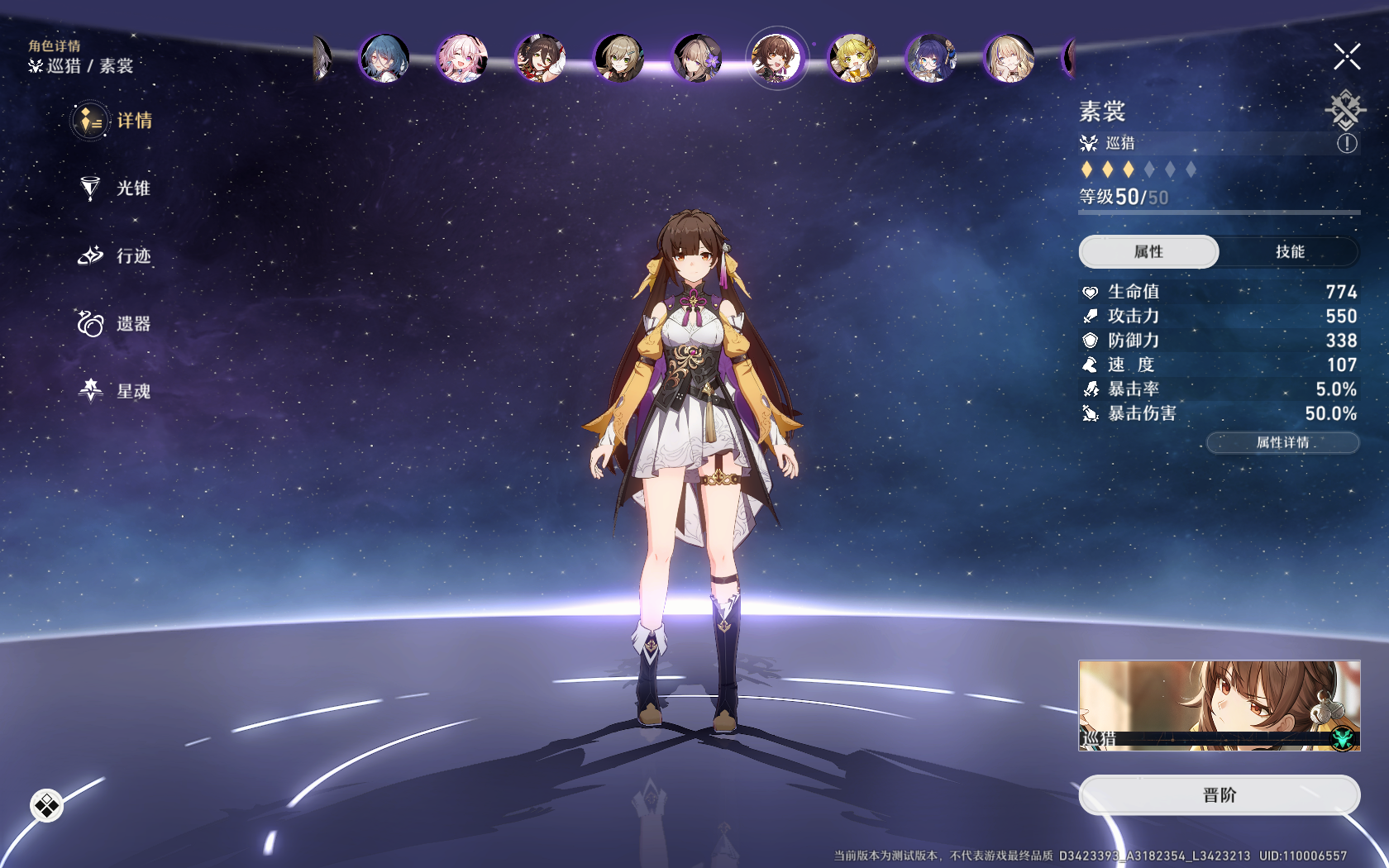1389x868 pixels.
Task: Select Pela's glasses-wearing portrait
Action: click(931, 59)
